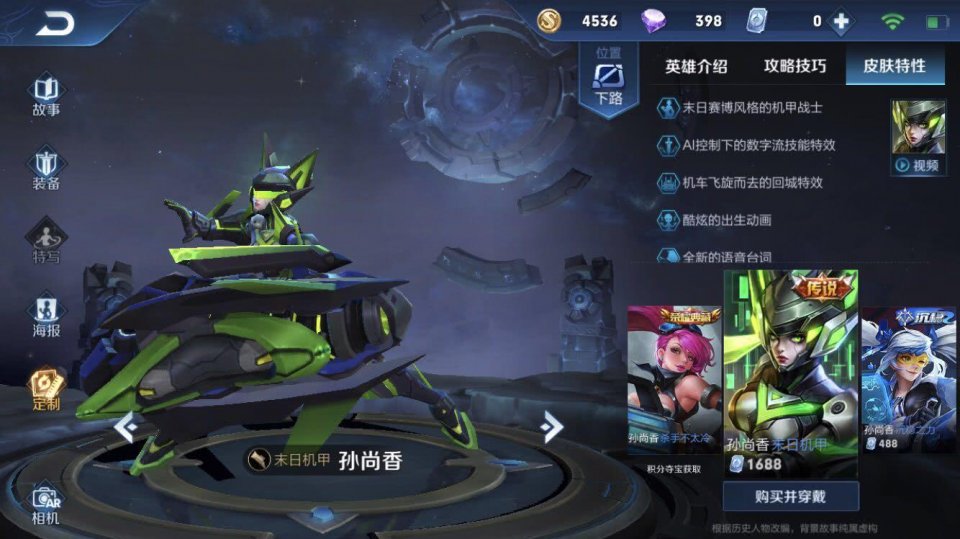Open the 故事 story section

click(46, 95)
